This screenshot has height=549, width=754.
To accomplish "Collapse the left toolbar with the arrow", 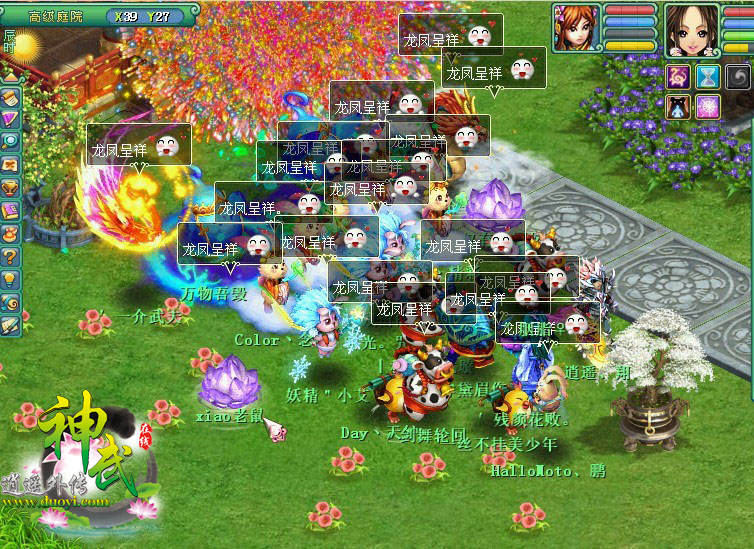I will click(10, 76).
